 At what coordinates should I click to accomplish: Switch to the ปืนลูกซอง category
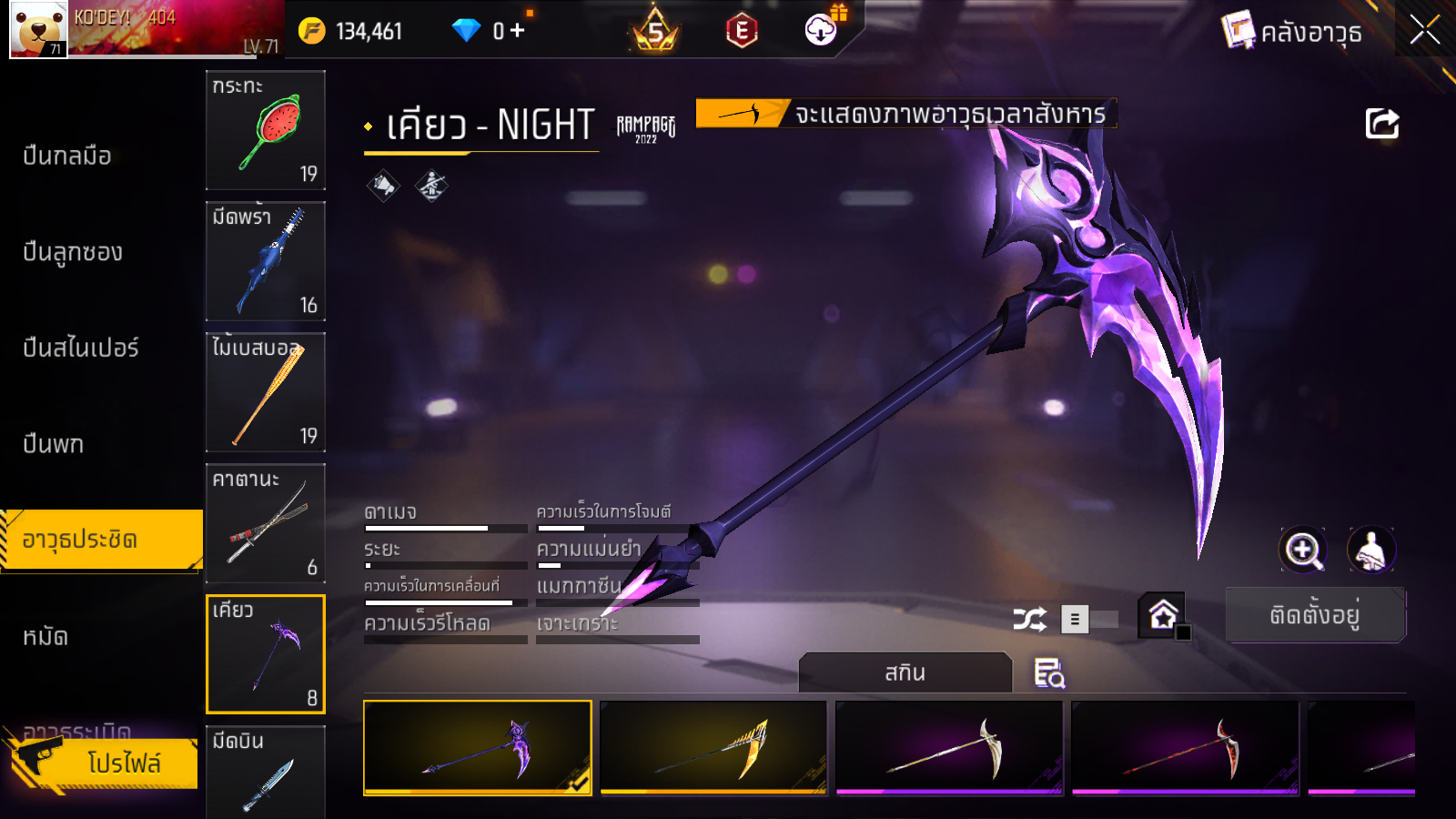[x=73, y=252]
